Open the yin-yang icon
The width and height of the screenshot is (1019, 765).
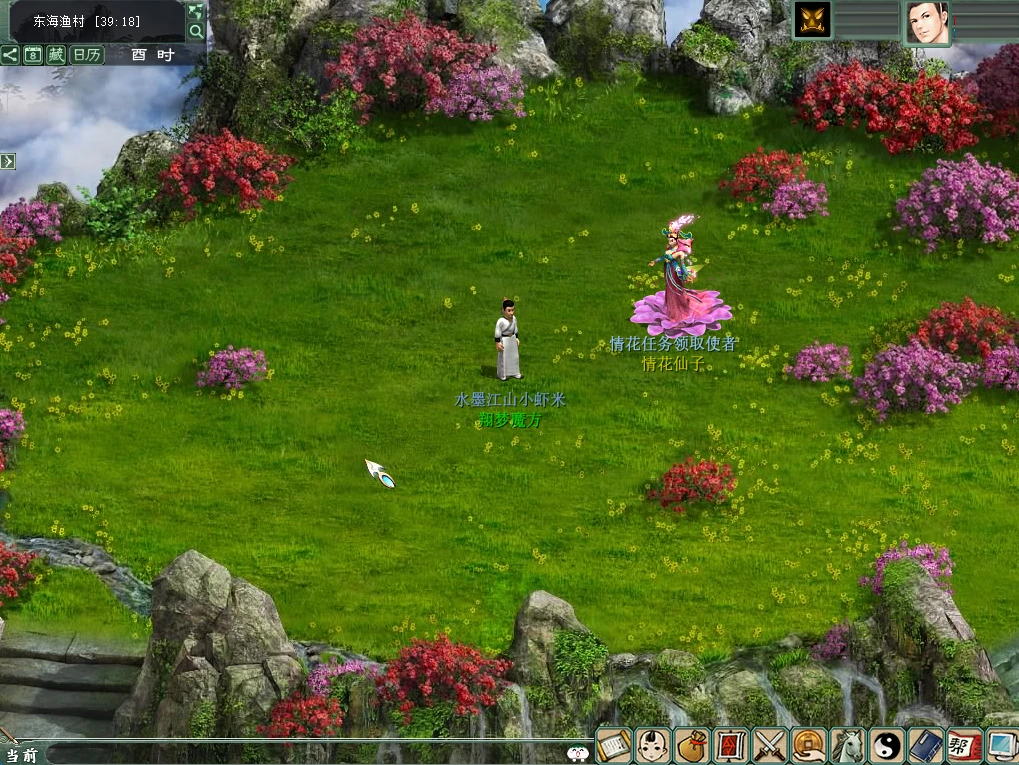pyautogui.click(x=886, y=745)
